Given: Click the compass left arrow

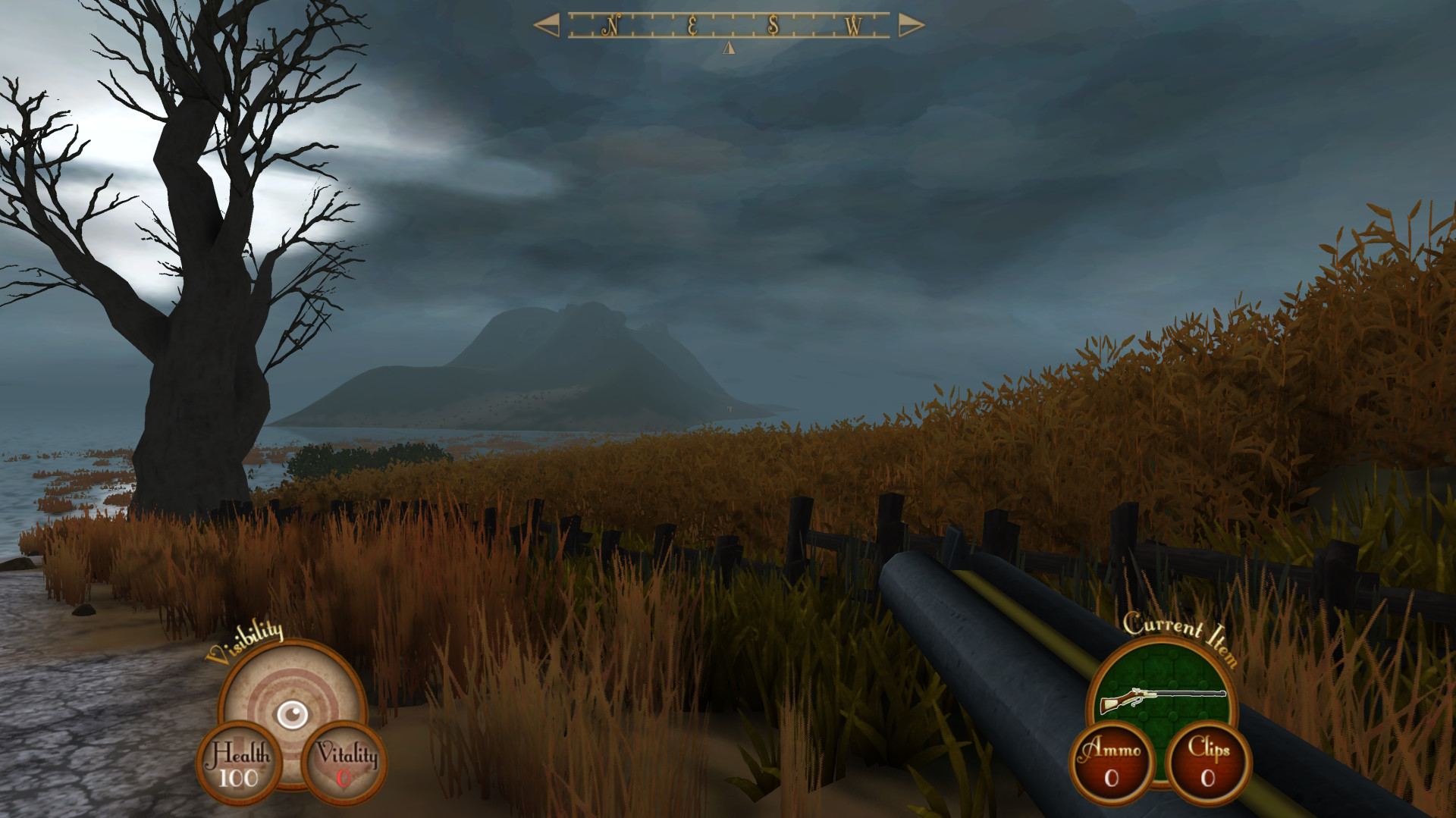Looking at the screenshot, I should pos(547,25).
